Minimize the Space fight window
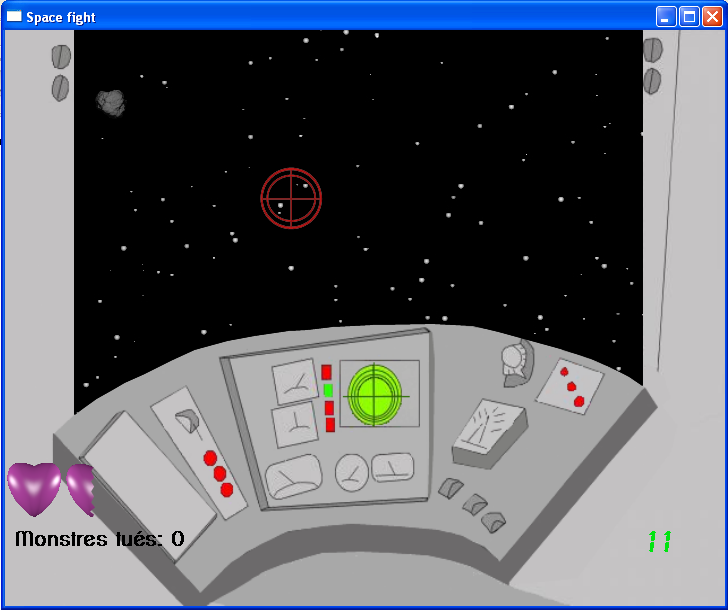This screenshot has width=728, height=610. [x=666, y=16]
